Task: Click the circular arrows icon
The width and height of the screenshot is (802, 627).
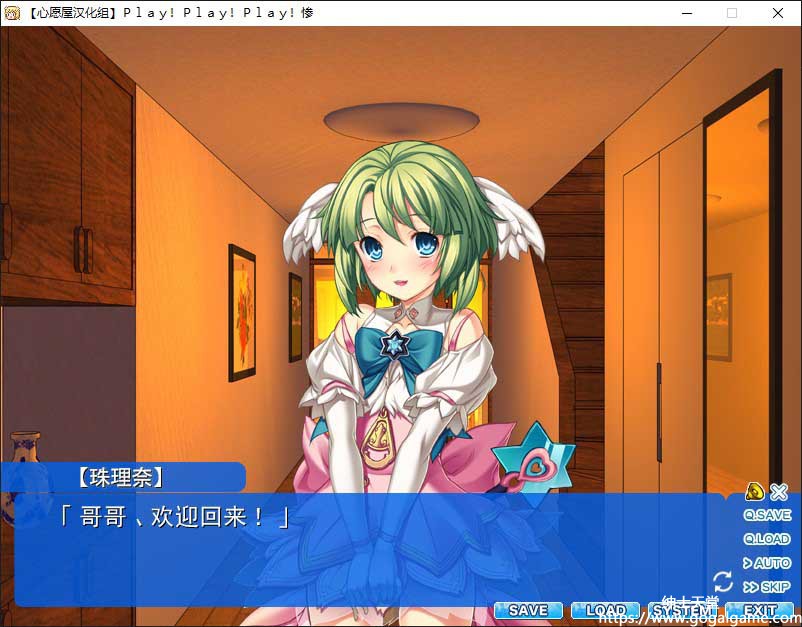Action: coord(723,581)
